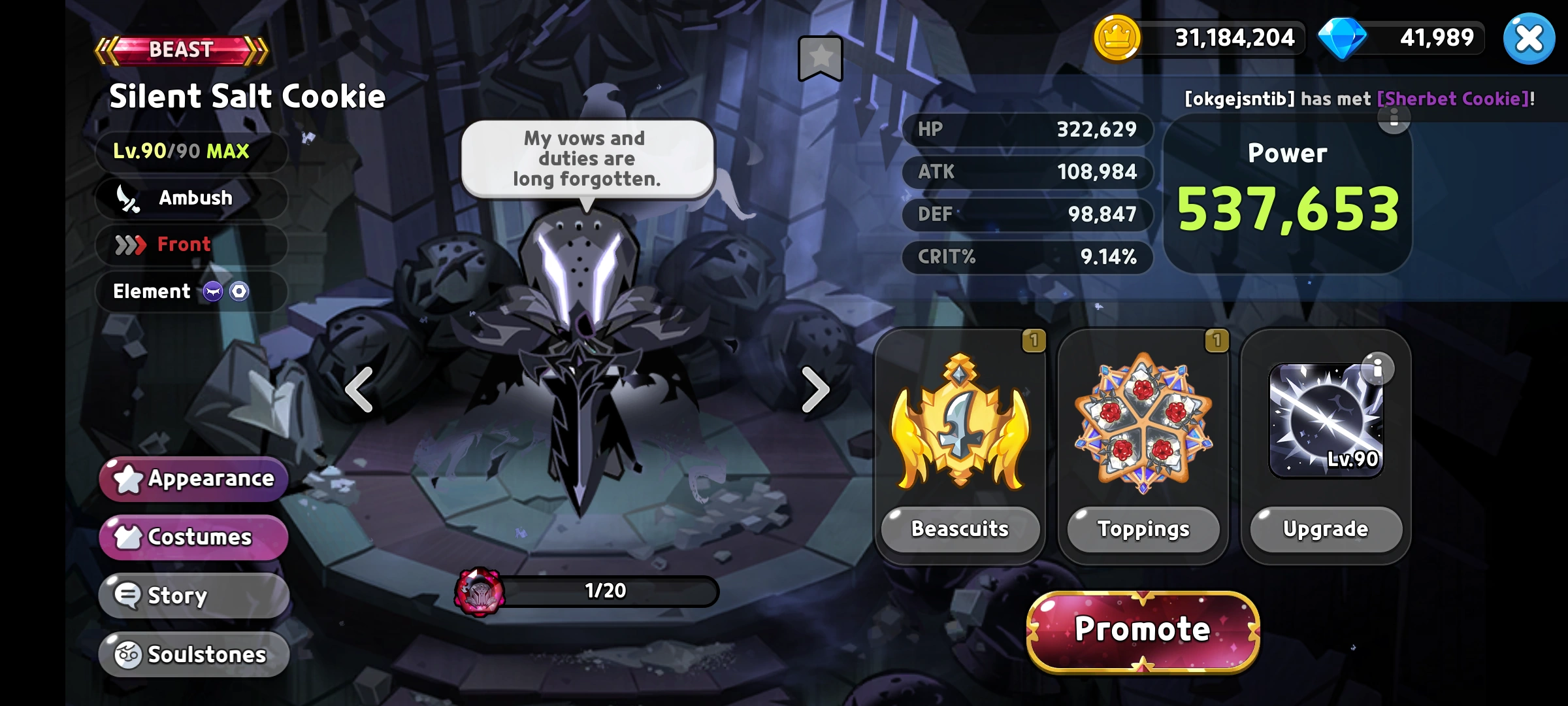Tap Silent Salt Cookie's speech bubble
This screenshot has width=1568, height=706.
pos(587,158)
